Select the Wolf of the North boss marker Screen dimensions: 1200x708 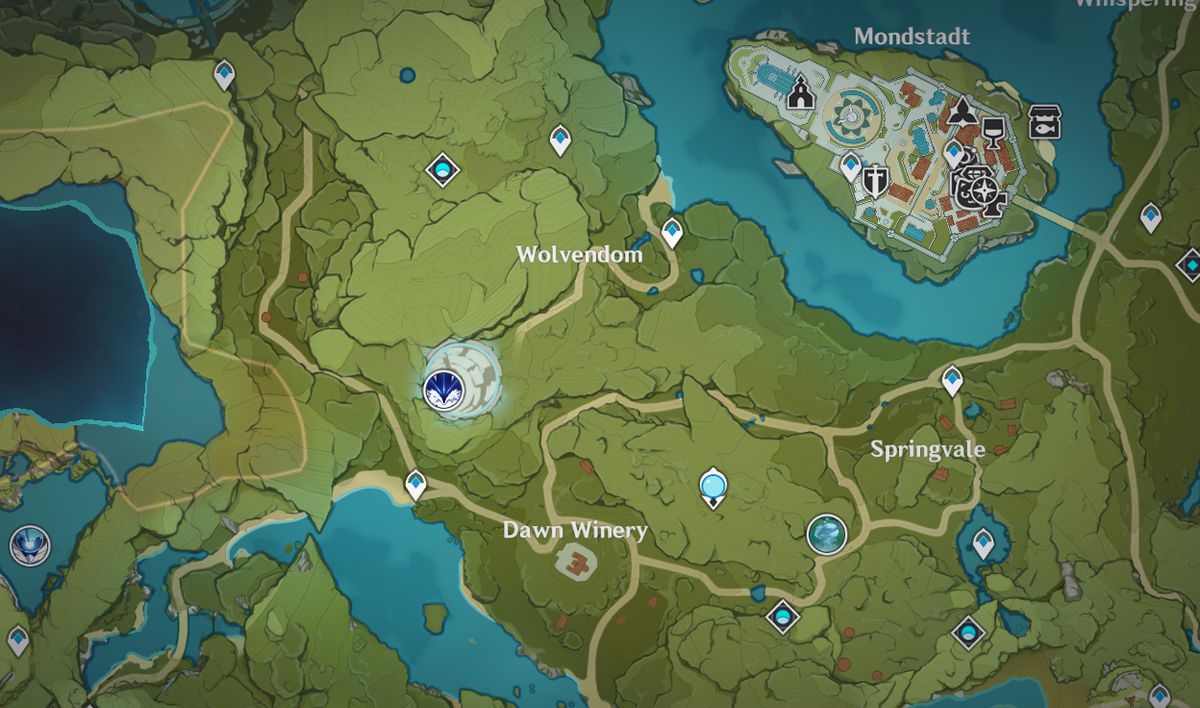(x=442, y=386)
